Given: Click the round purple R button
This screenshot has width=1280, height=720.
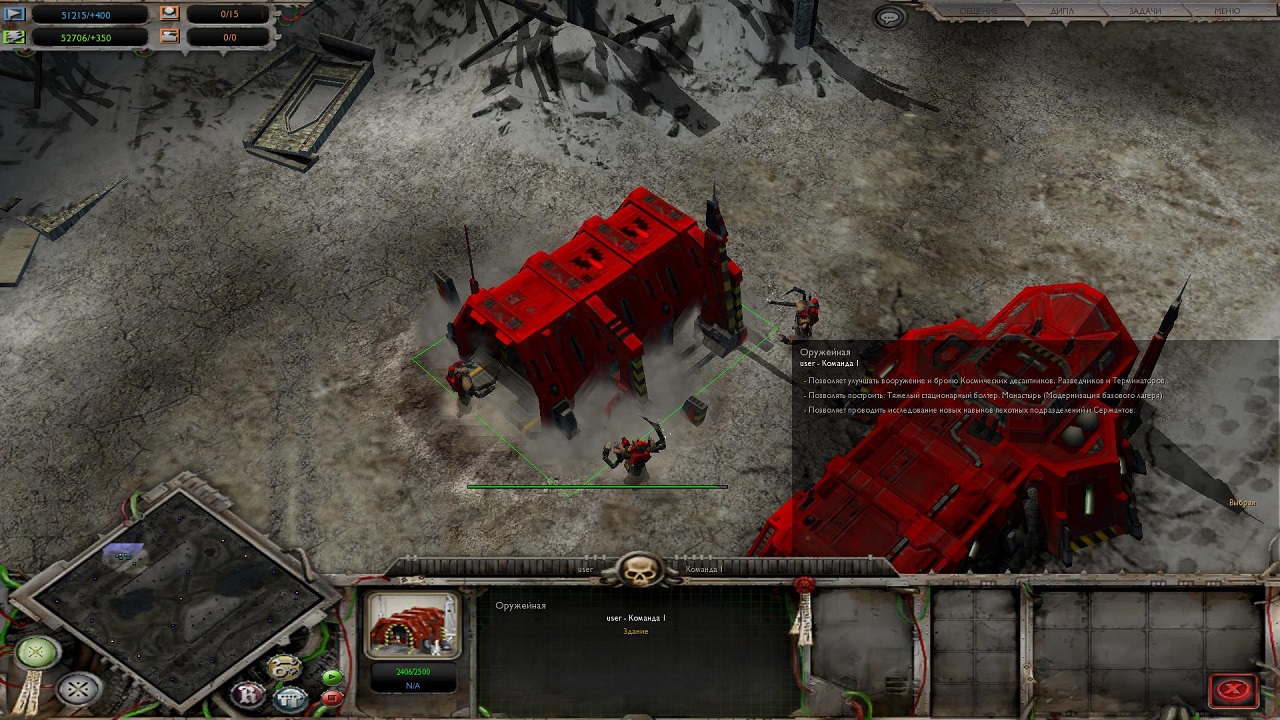Looking at the screenshot, I should tap(247, 693).
